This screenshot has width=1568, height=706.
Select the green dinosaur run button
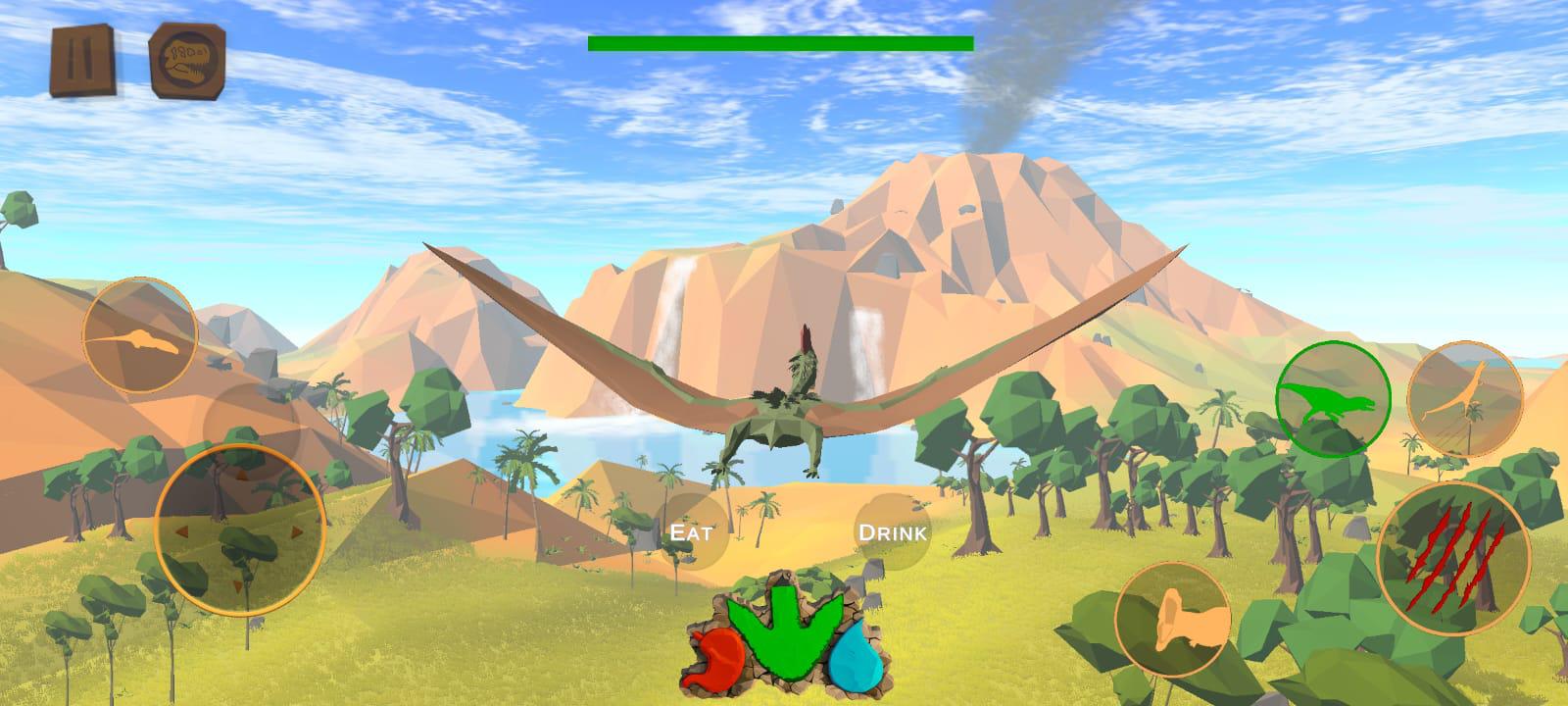1333,399
